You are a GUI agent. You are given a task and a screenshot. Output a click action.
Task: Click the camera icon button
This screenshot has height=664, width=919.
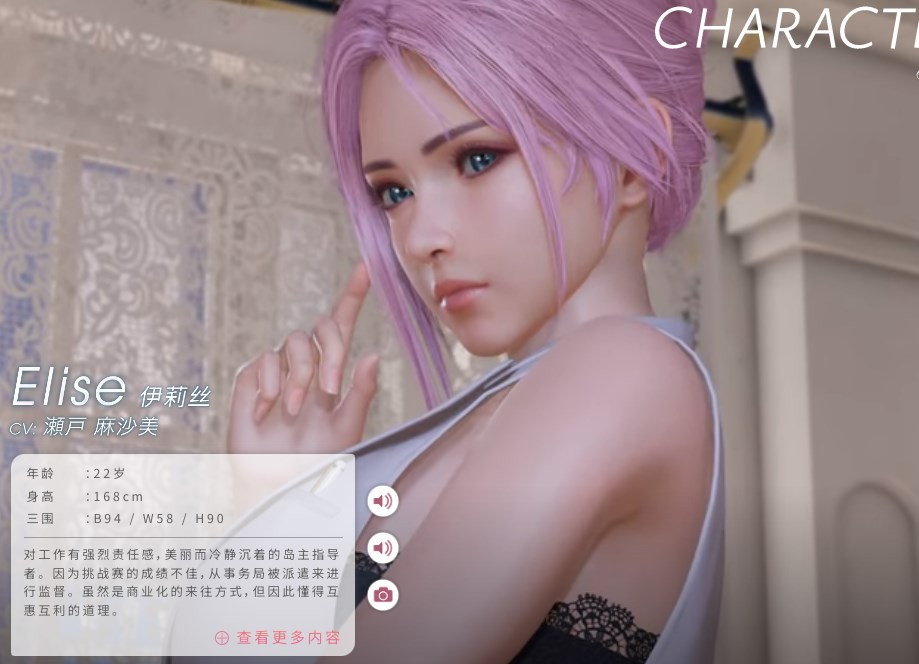pos(382,595)
